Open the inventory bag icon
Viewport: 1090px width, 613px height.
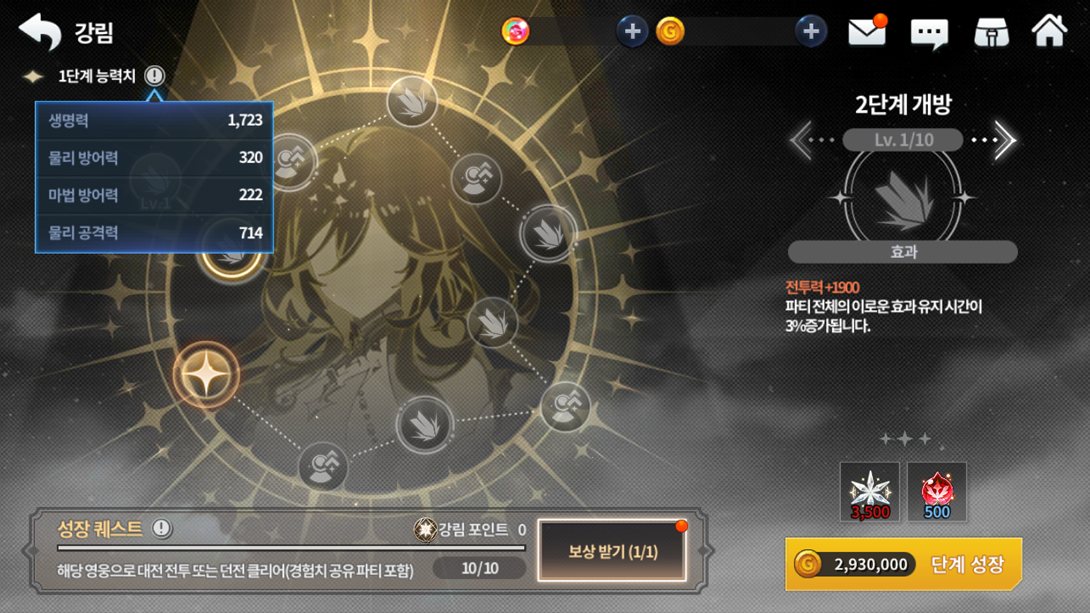[x=991, y=32]
